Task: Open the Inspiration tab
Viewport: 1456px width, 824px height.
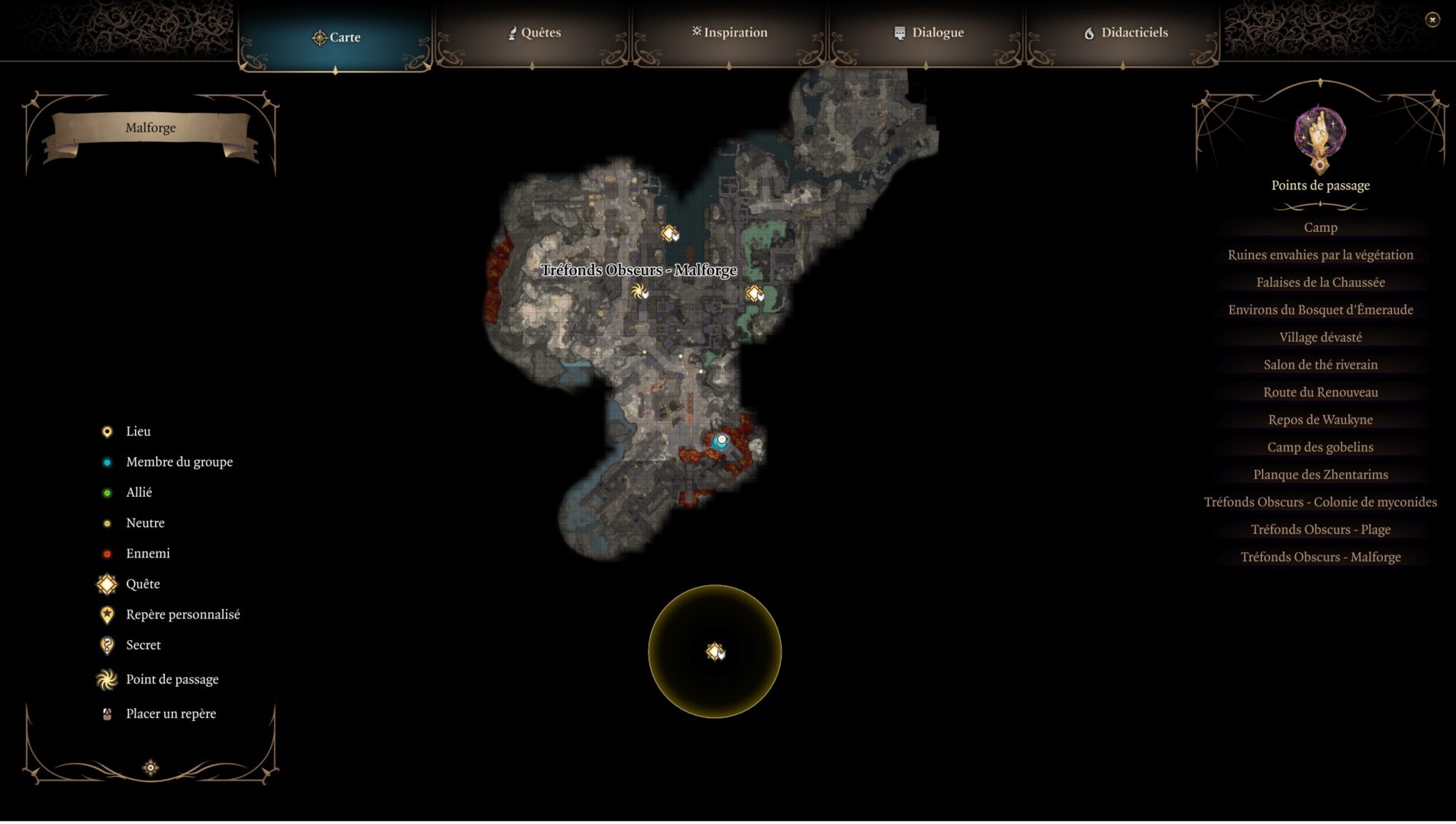Action: pos(730,33)
